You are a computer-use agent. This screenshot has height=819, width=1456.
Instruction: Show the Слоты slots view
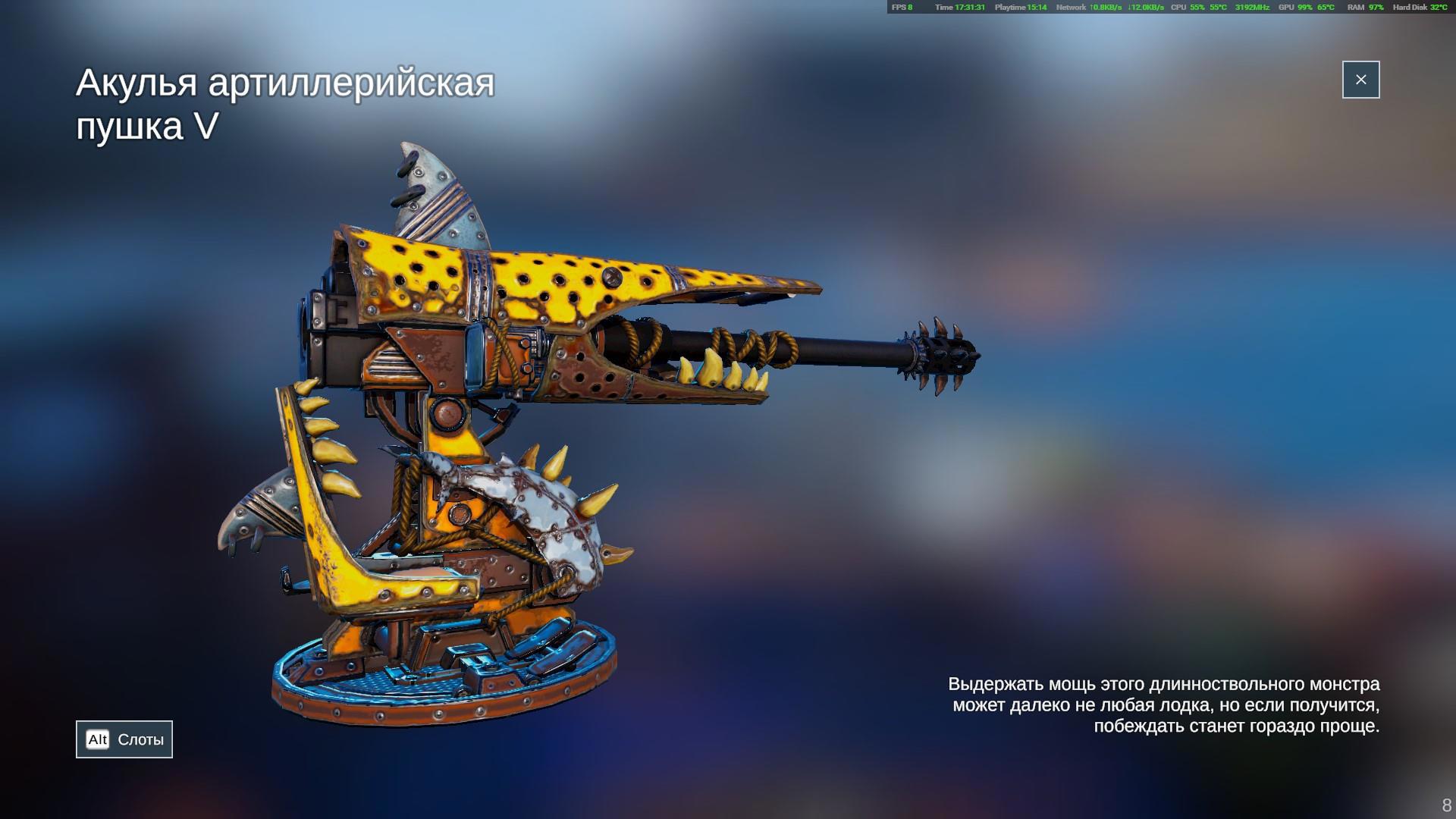[124, 739]
